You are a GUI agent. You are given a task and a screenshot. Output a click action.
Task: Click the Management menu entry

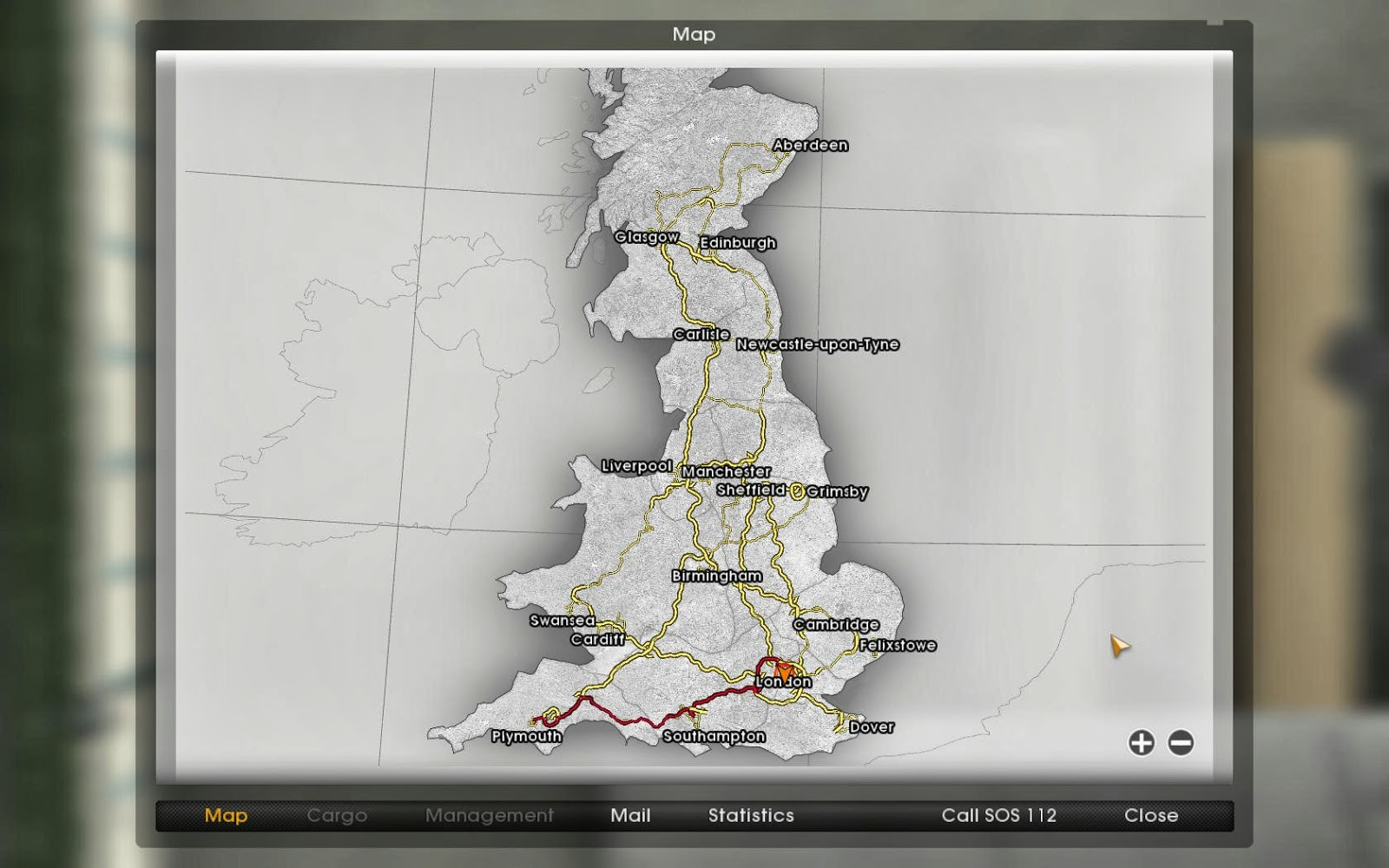(490, 815)
